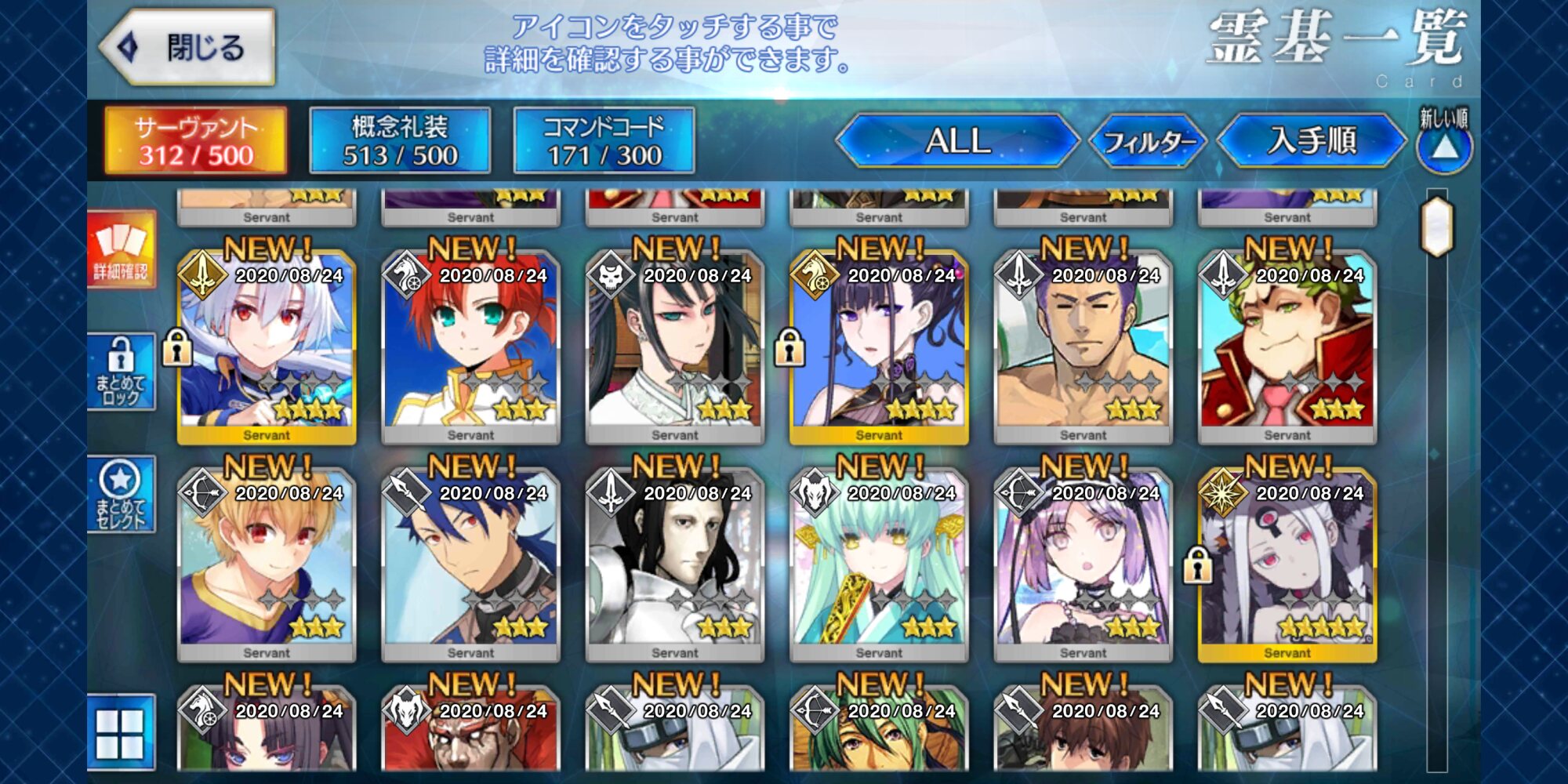Toggle the 新しい順 ascending arrow
This screenshot has height=784, width=1568.
1445,147
